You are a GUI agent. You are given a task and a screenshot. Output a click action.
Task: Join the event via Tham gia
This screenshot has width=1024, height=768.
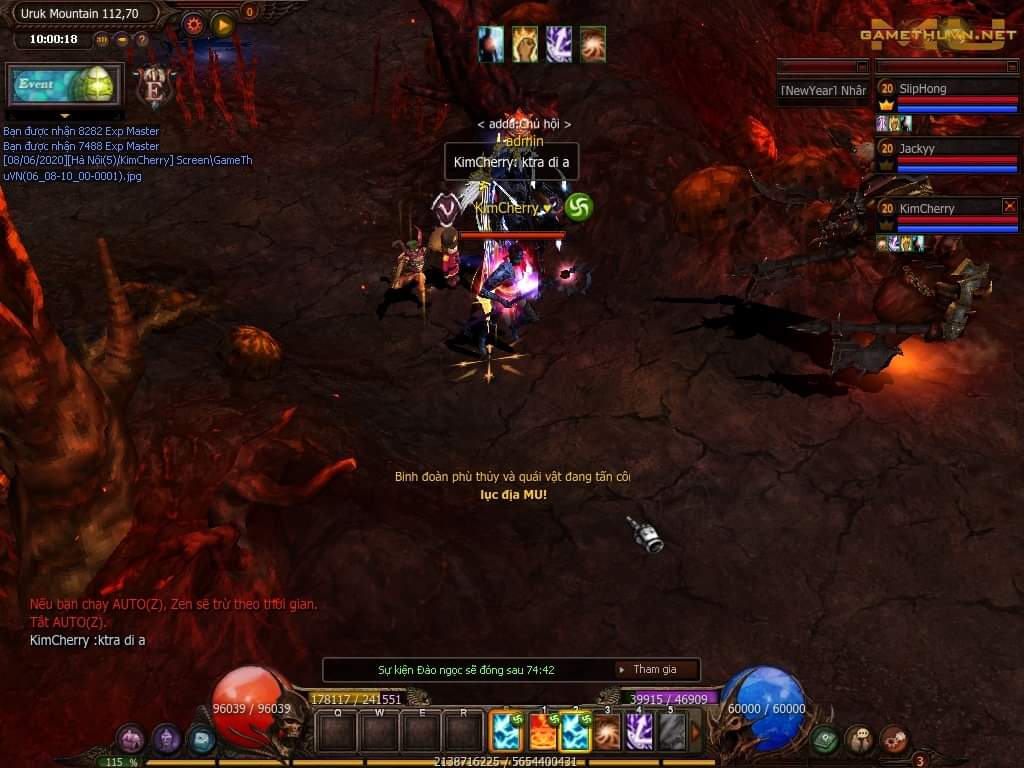[655, 670]
